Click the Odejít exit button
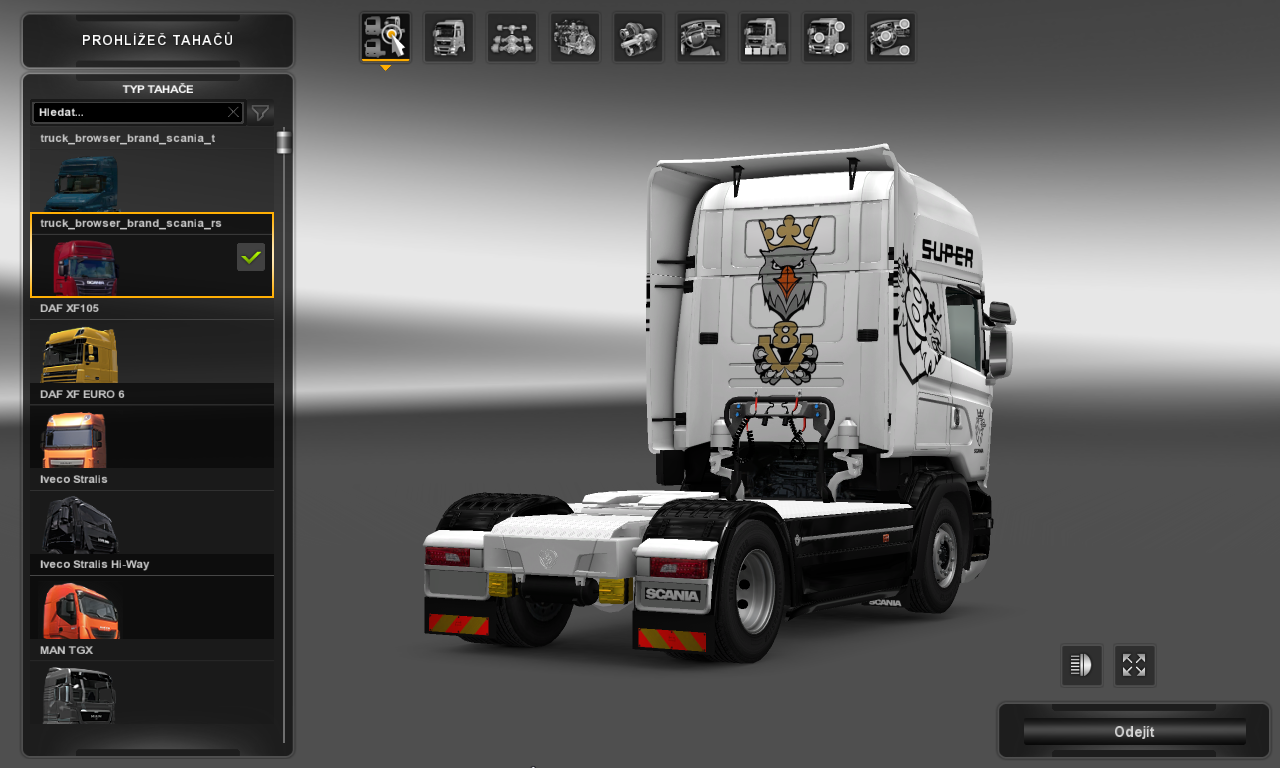 click(x=1134, y=732)
